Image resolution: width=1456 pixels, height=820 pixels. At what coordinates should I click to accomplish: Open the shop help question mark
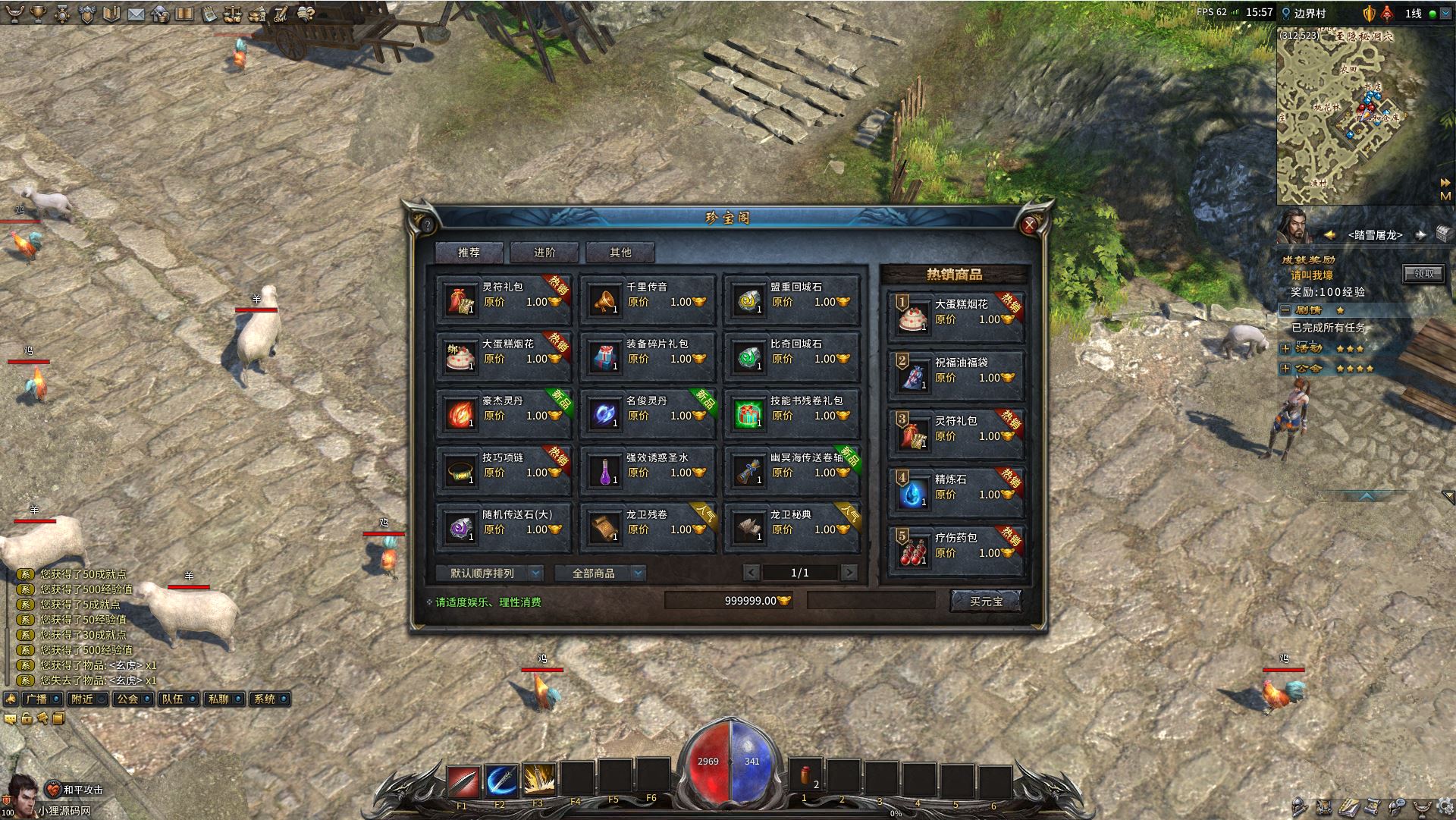pos(427,225)
